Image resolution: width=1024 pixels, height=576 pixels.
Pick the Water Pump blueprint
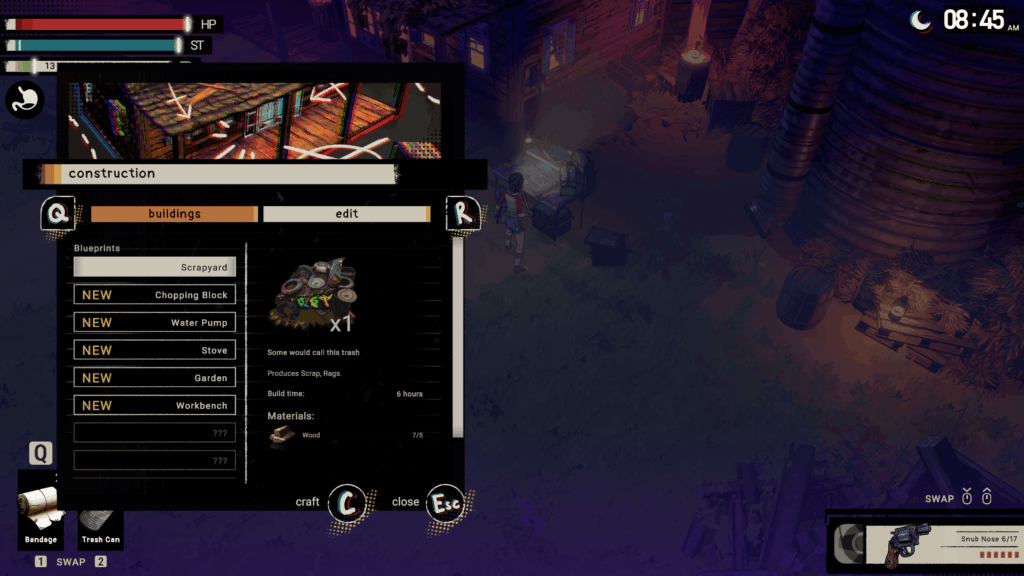tap(155, 323)
